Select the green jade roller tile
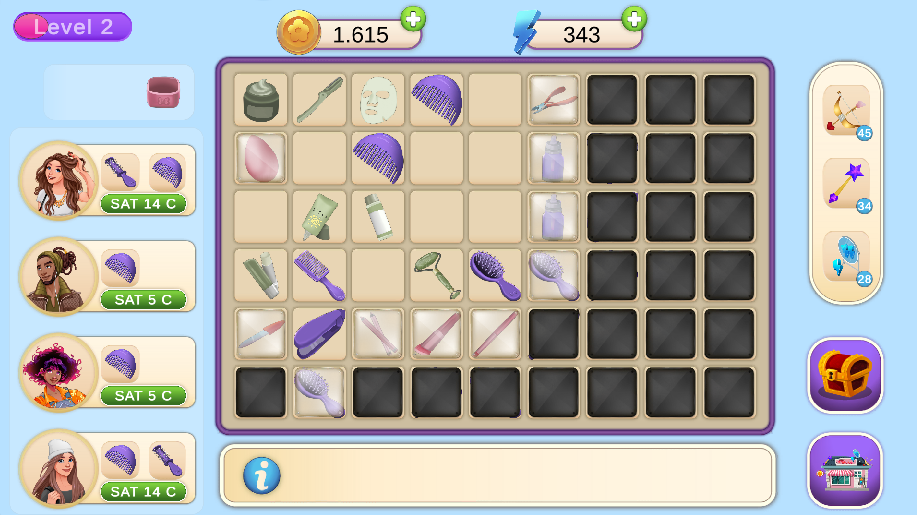The height and width of the screenshot is (515, 917). [x=437, y=275]
